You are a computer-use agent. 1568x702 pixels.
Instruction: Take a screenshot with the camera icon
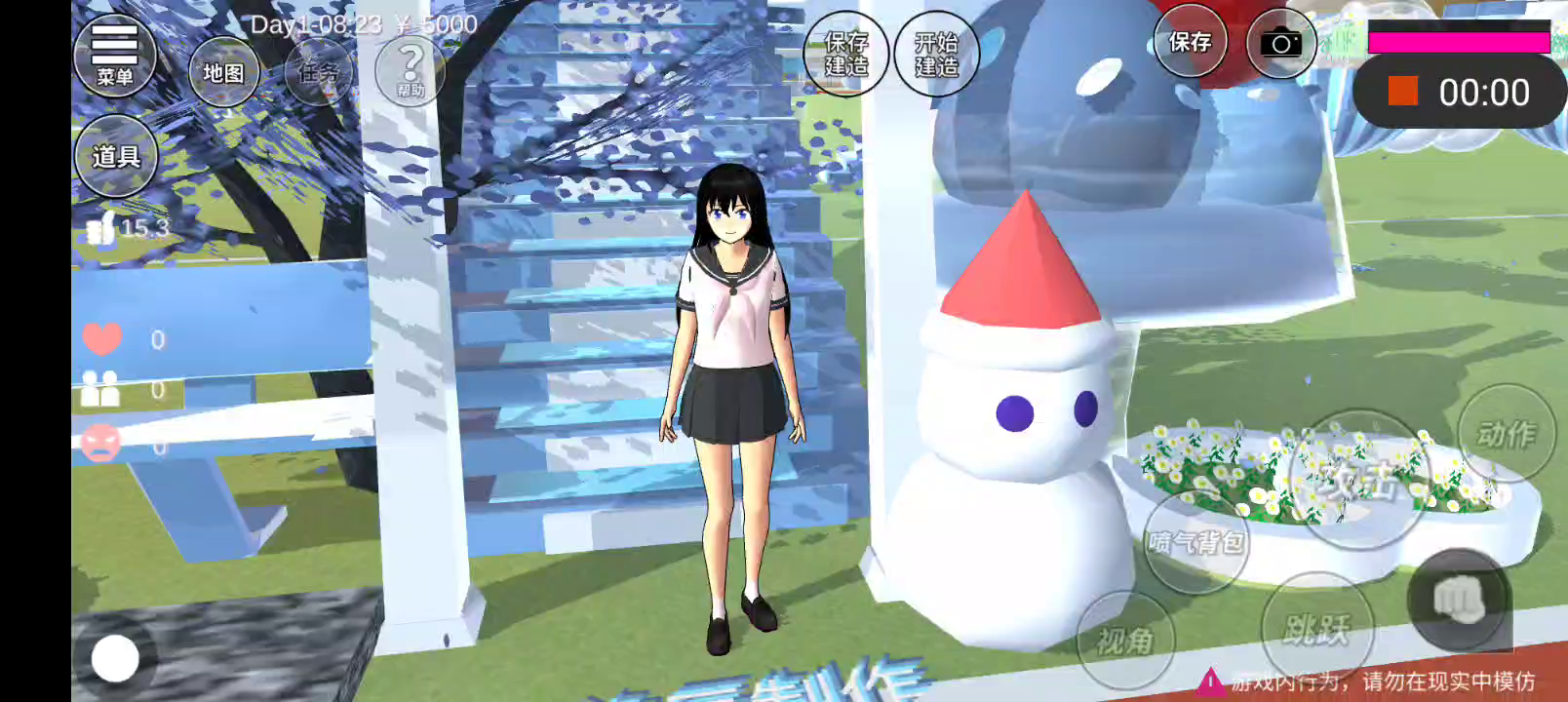1280,44
